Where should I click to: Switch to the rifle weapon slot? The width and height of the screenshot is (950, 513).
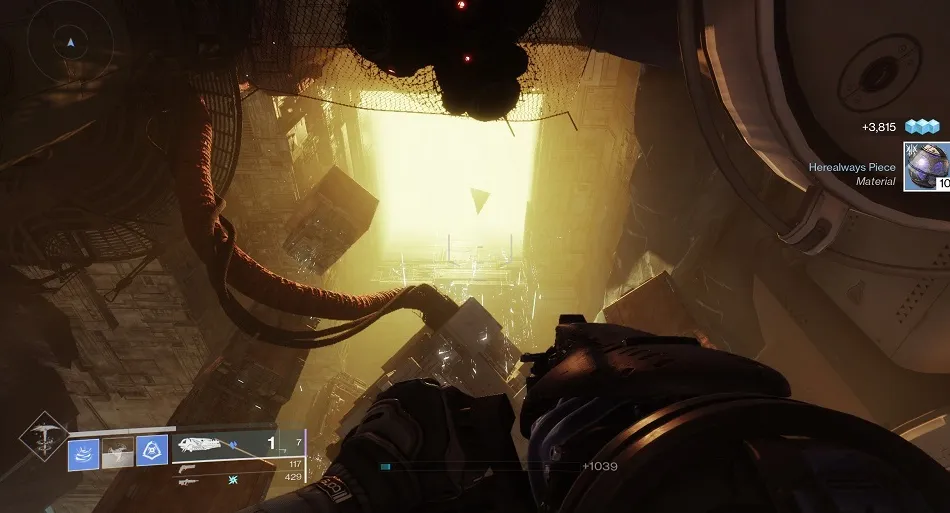pos(188,481)
